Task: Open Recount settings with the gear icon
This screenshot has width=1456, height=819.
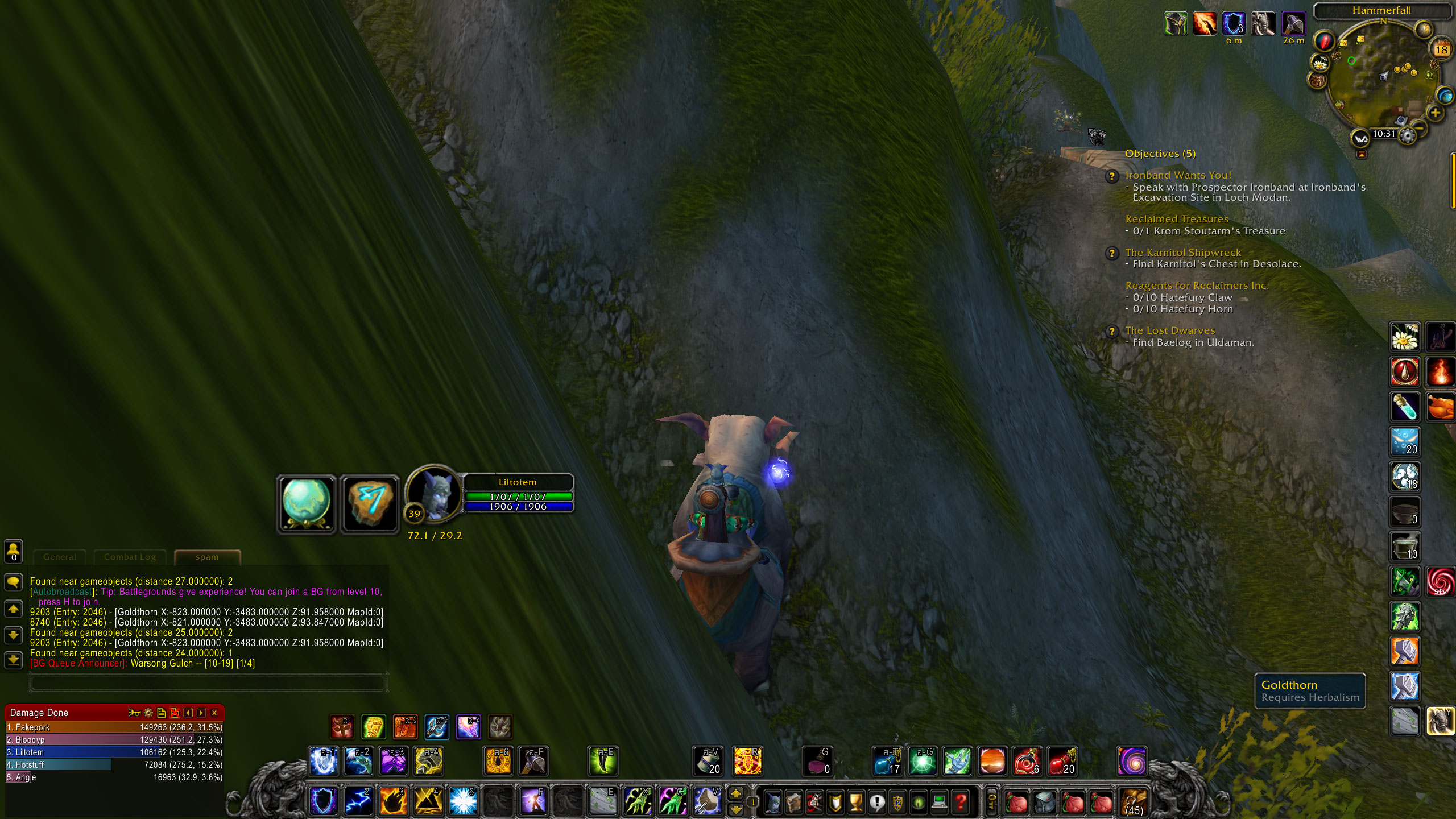Action: (x=148, y=712)
